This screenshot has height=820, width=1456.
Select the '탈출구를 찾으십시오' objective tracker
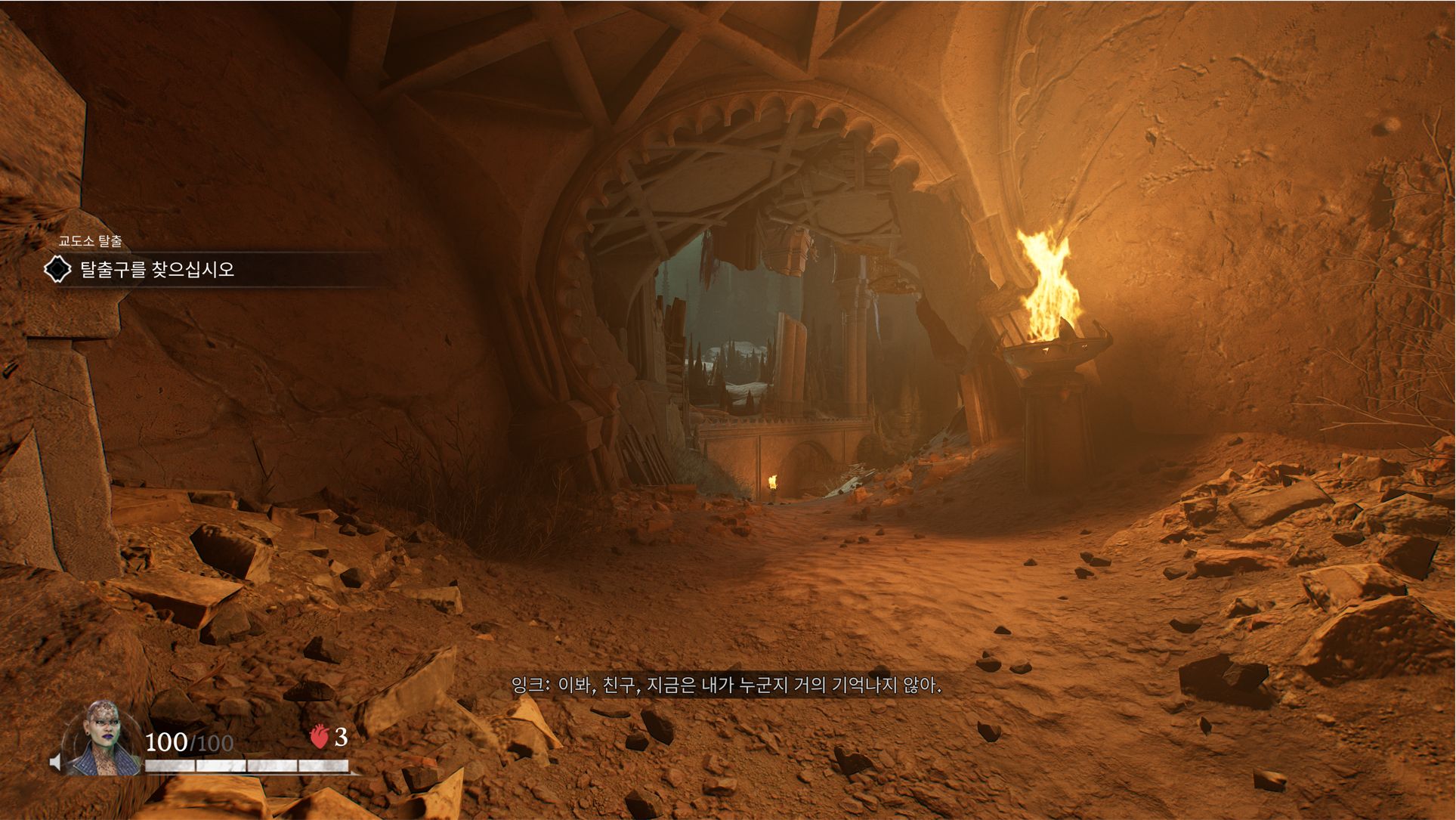click(x=156, y=270)
